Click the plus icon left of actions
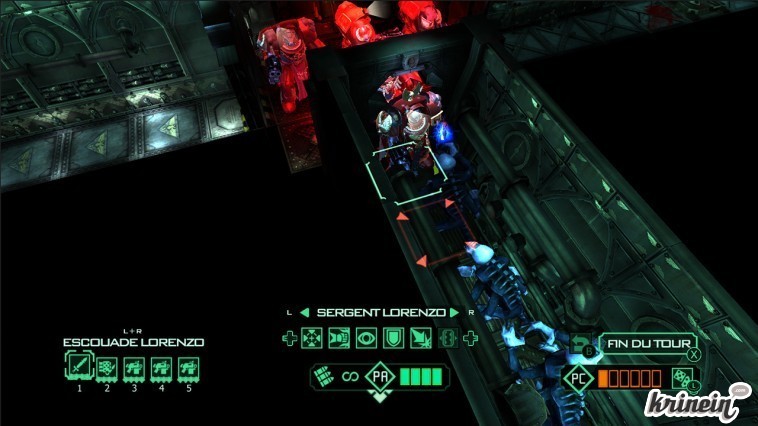 289,338
